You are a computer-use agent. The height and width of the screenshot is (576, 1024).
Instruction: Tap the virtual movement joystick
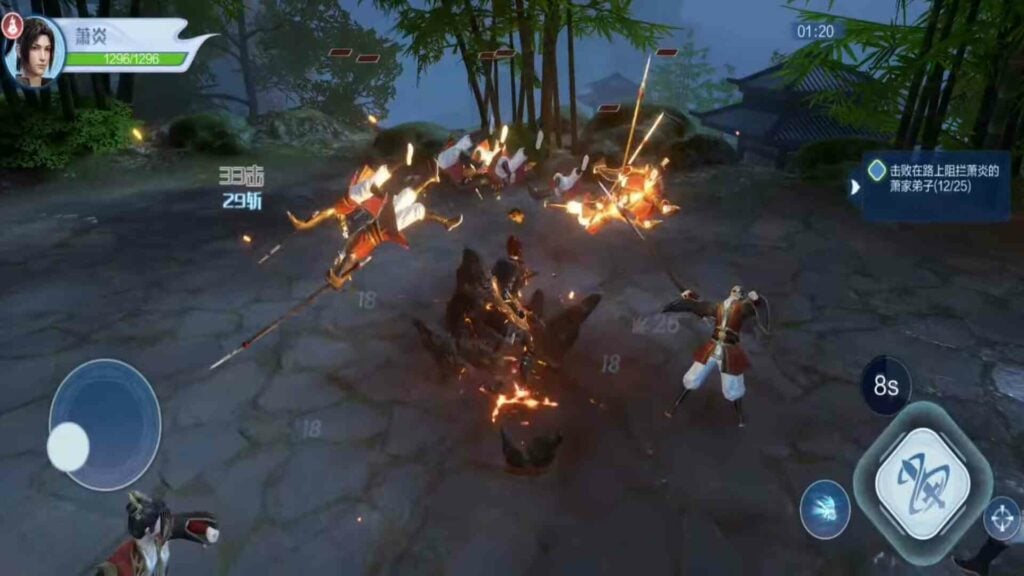(x=104, y=424)
